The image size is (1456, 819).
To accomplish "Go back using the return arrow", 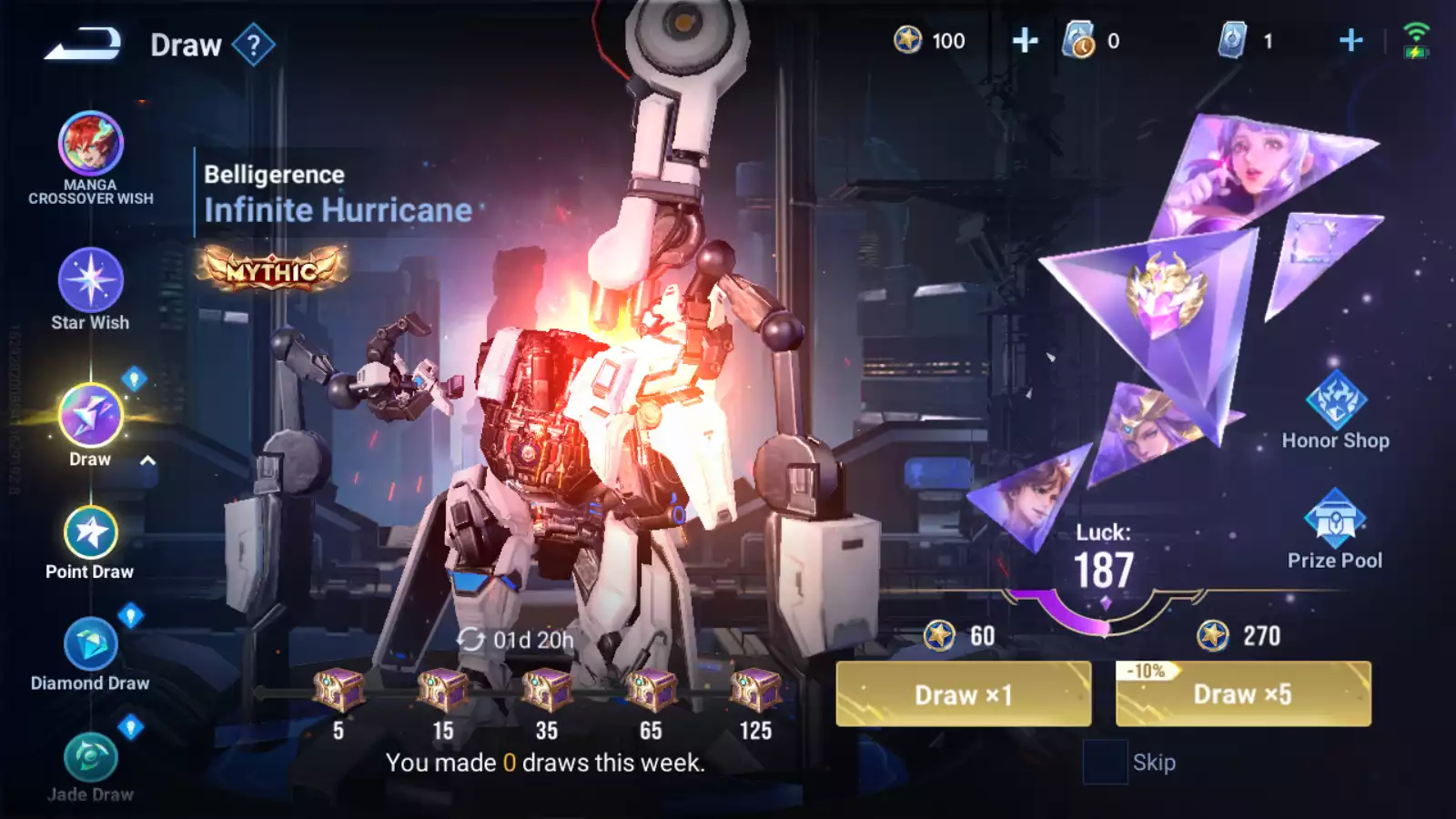I will 82,44.
